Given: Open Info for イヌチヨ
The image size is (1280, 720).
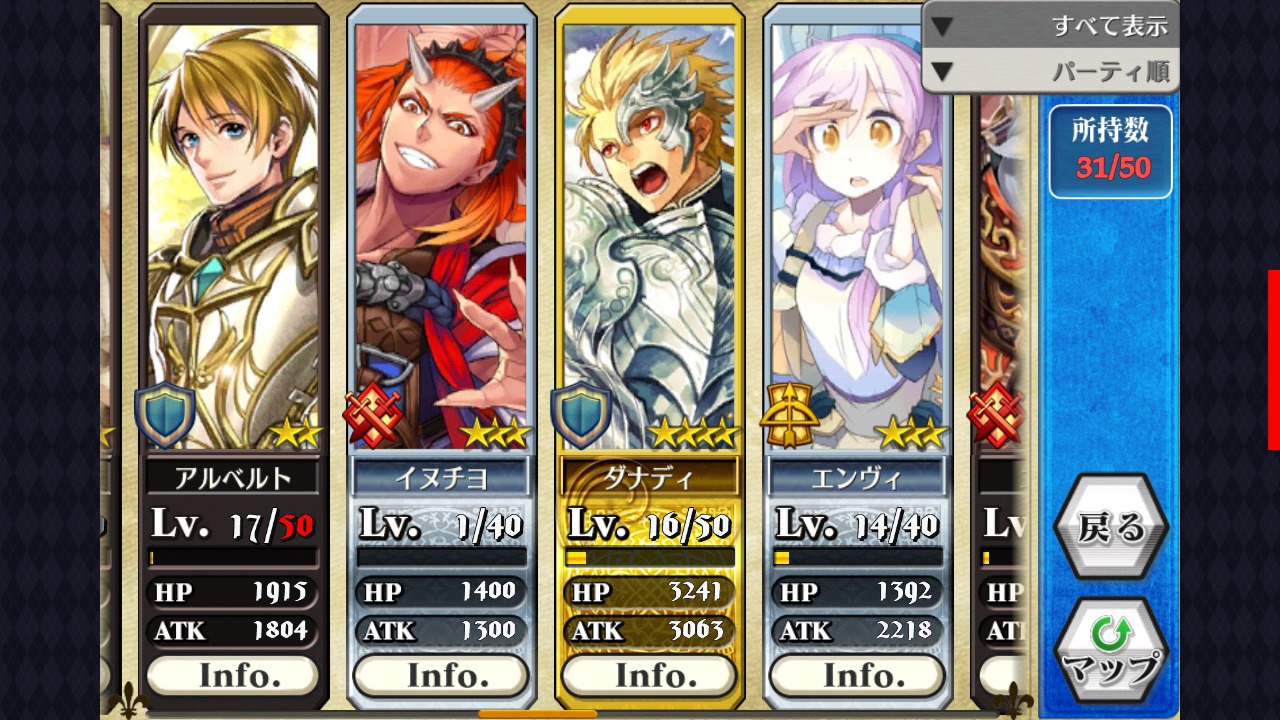Looking at the screenshot, I should tap(440, 676).
